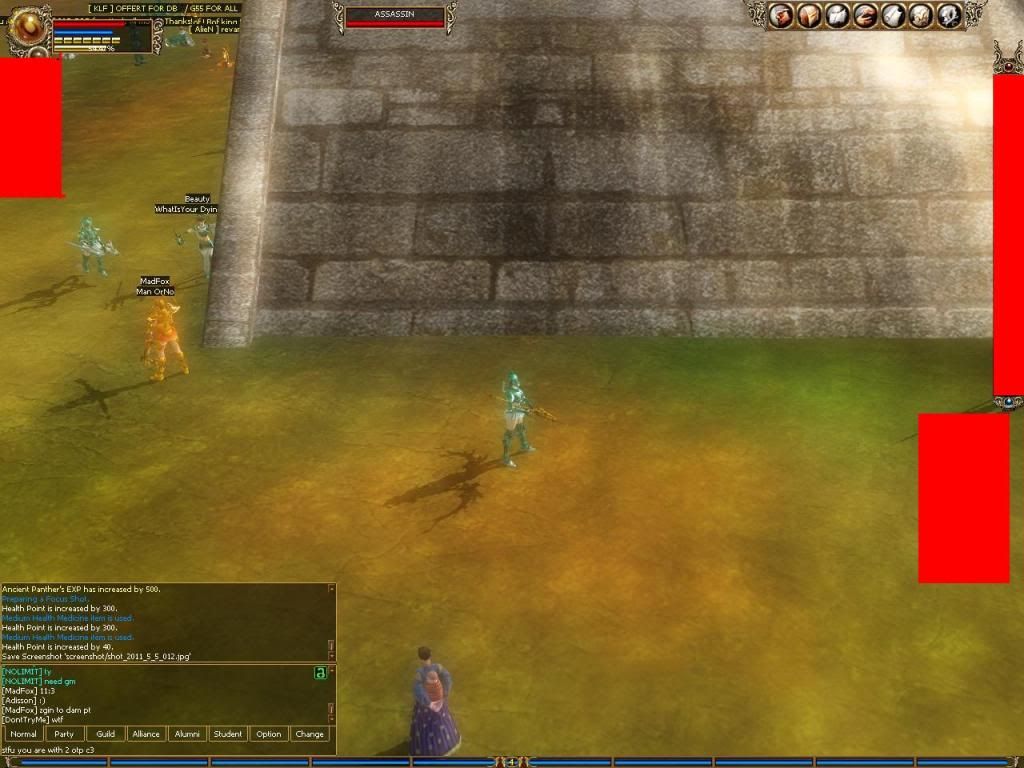Open the second top-right menu icon showing an orange book
This screenshot has height=768, width=1024.
tap(809, 15)
